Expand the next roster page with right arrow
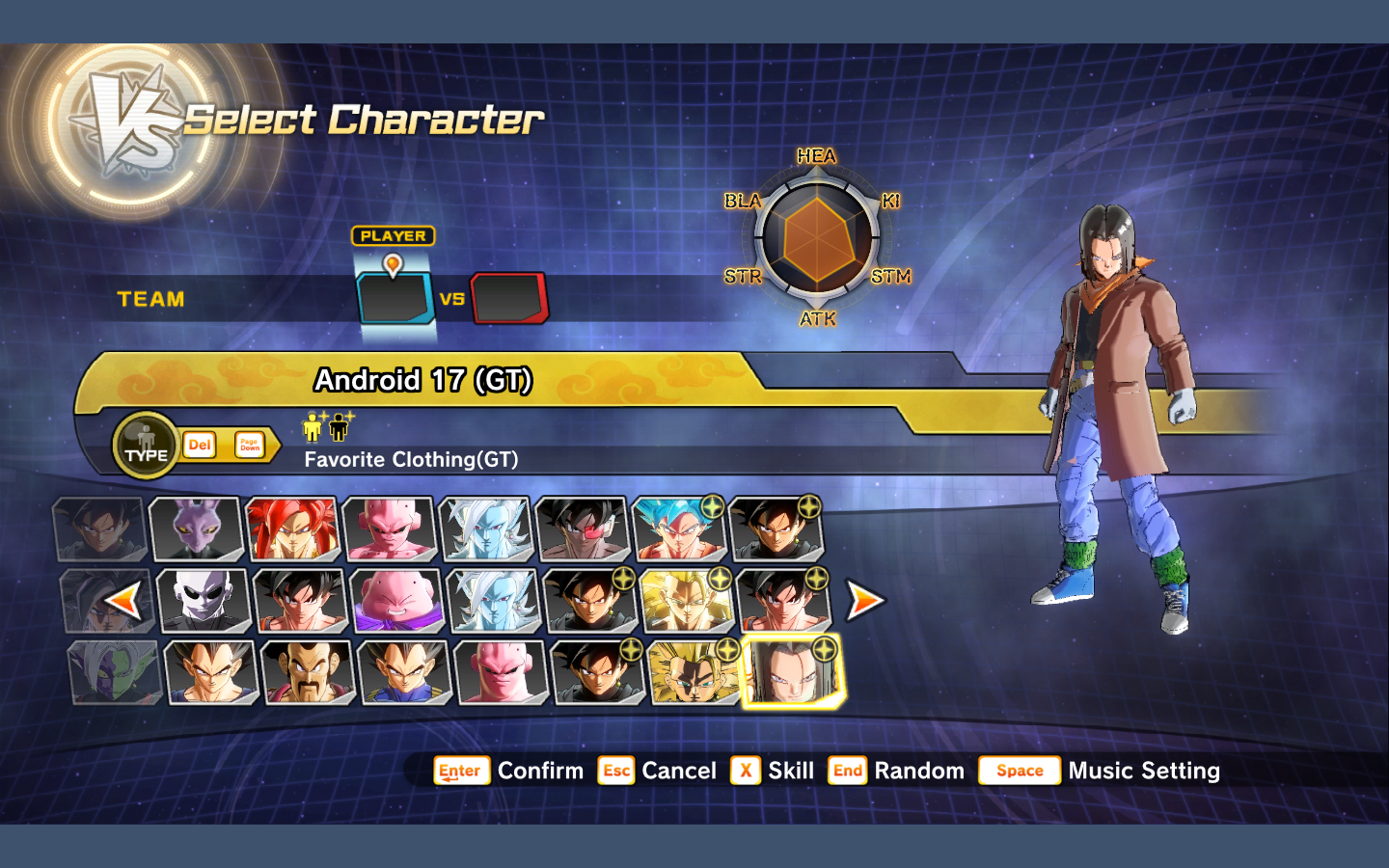Image resolution: width=1389 pixels, height=868 pixels. pyautogui.click(x=865, y=600)
